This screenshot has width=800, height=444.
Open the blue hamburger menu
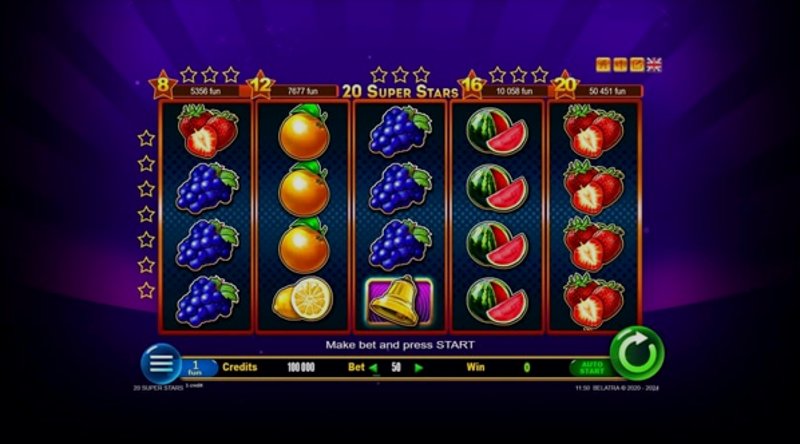[160, 363]
